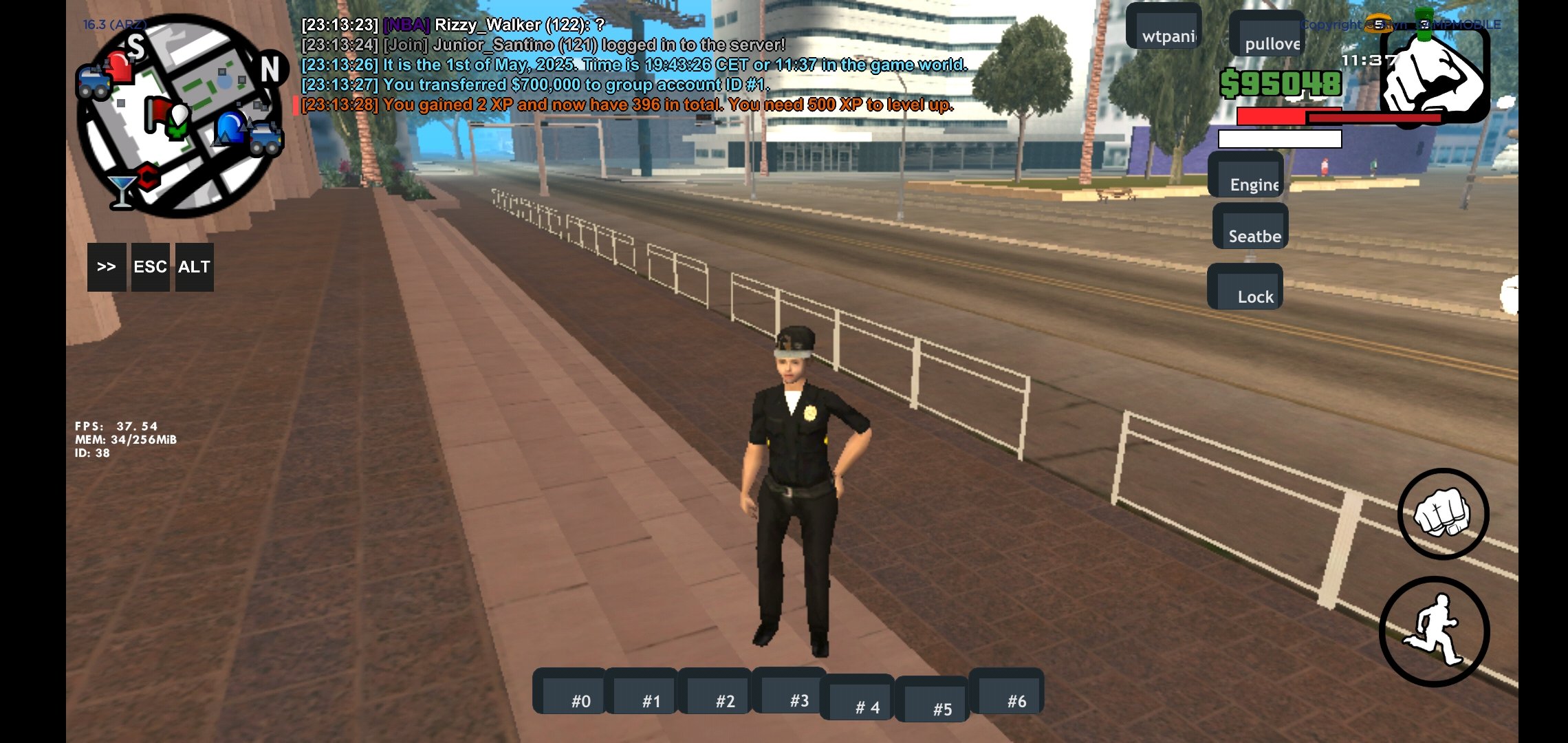Select hotkey button #1

point(642,692)
